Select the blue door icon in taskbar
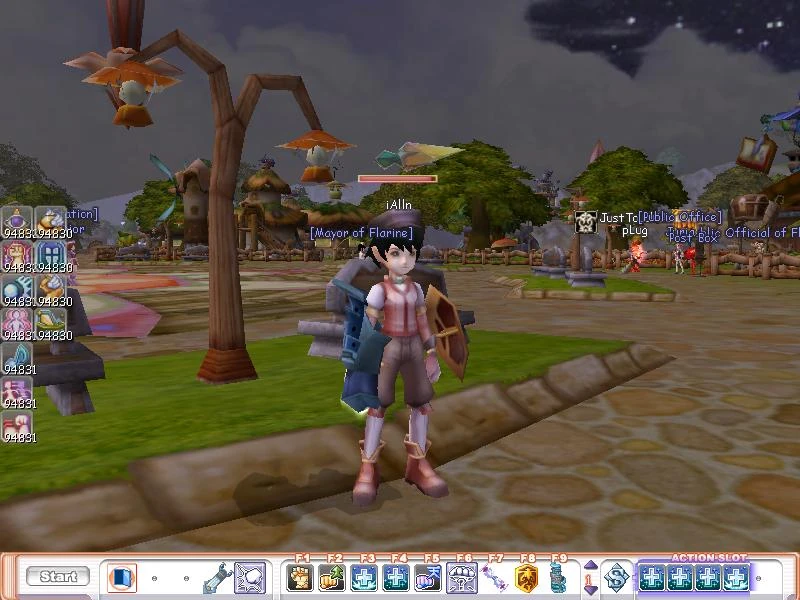This screenshot has height=600, width=800. (122, 577)
